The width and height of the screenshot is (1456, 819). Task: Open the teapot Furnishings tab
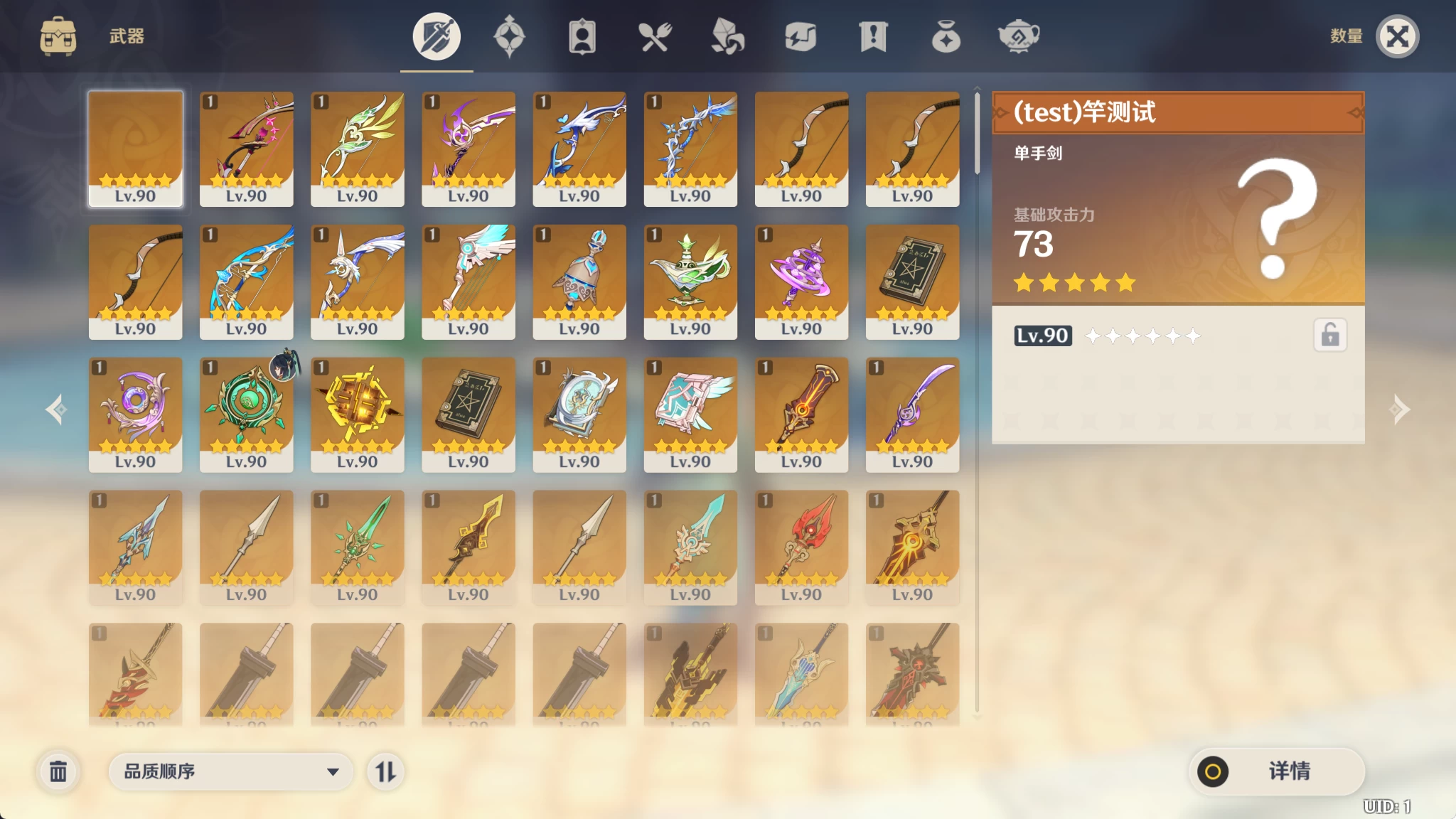click(1019, 36)
